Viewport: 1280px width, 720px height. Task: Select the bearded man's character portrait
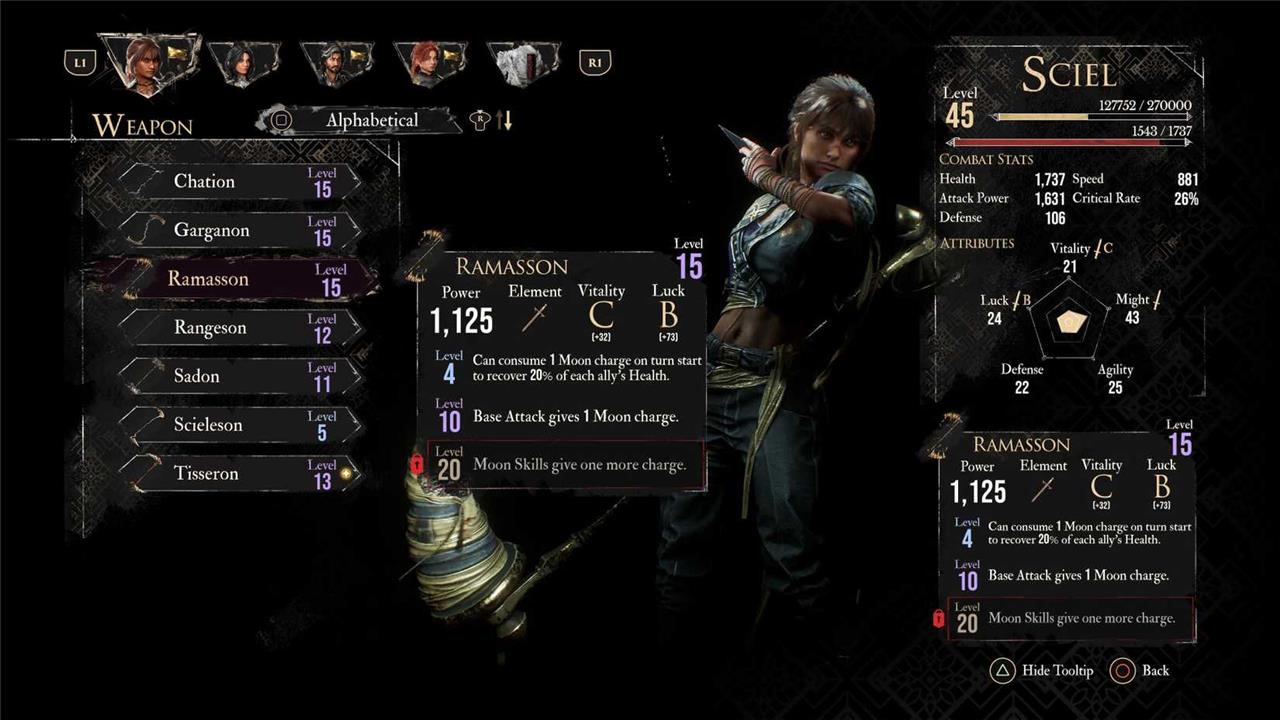point(337,63)
